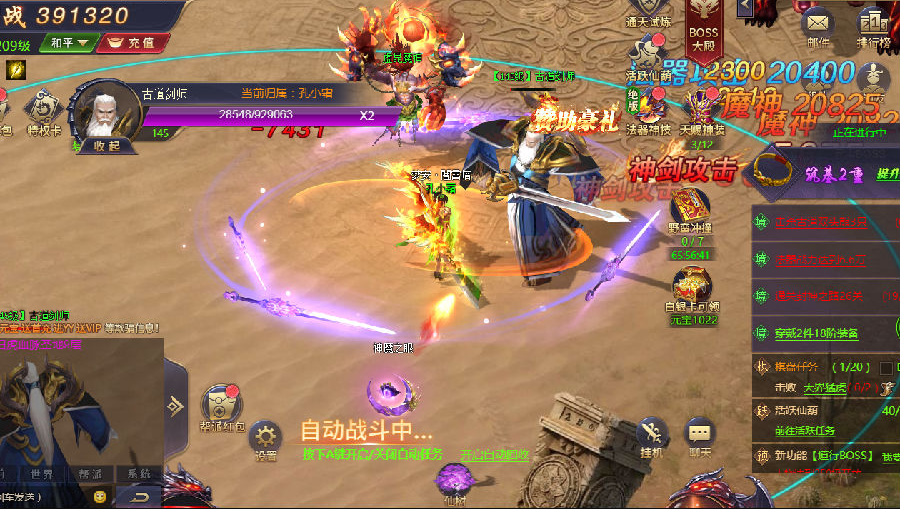The image size is (900, 509).
Task: Open the 和平 attack mode dropdown
Action: (x=68, y=43)
